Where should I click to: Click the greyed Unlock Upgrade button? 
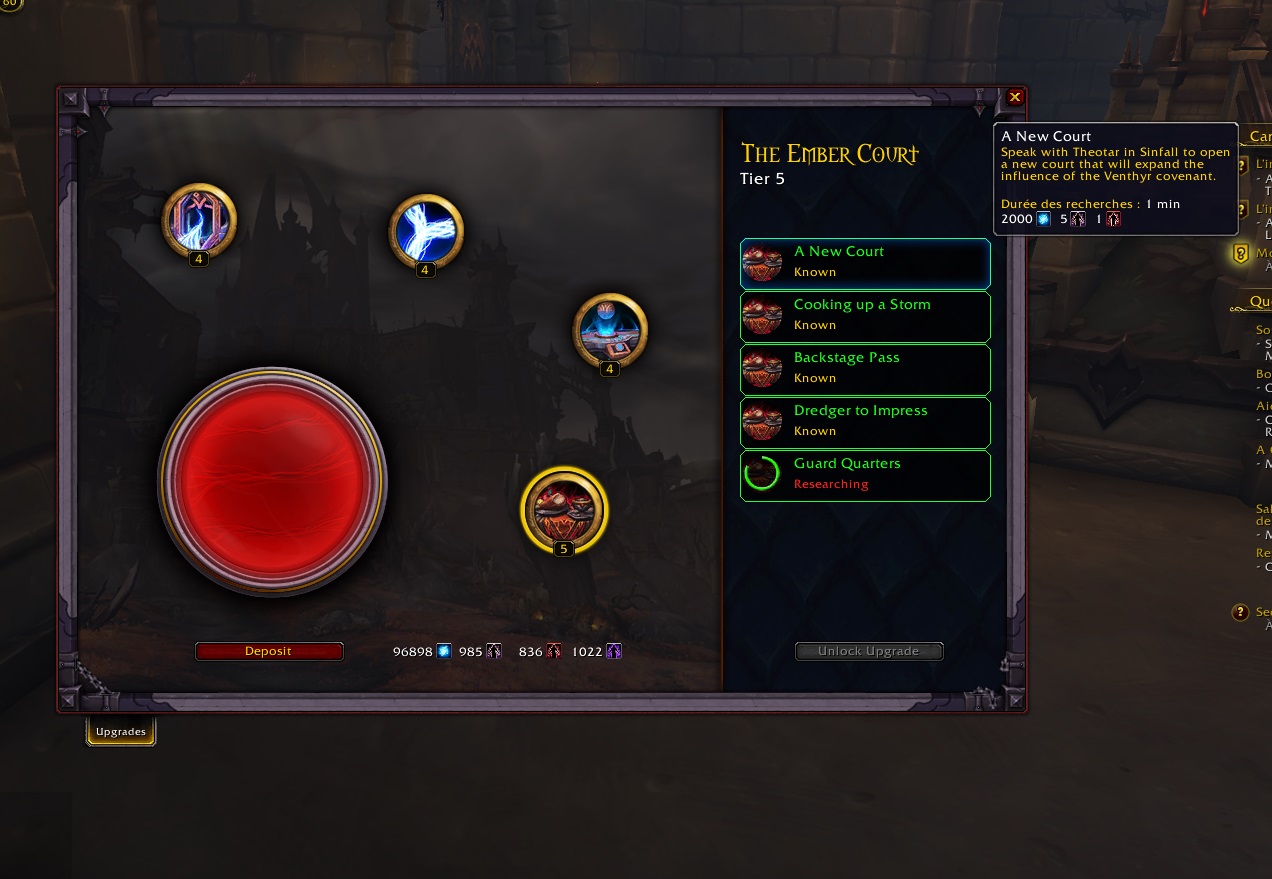point(869,651)
